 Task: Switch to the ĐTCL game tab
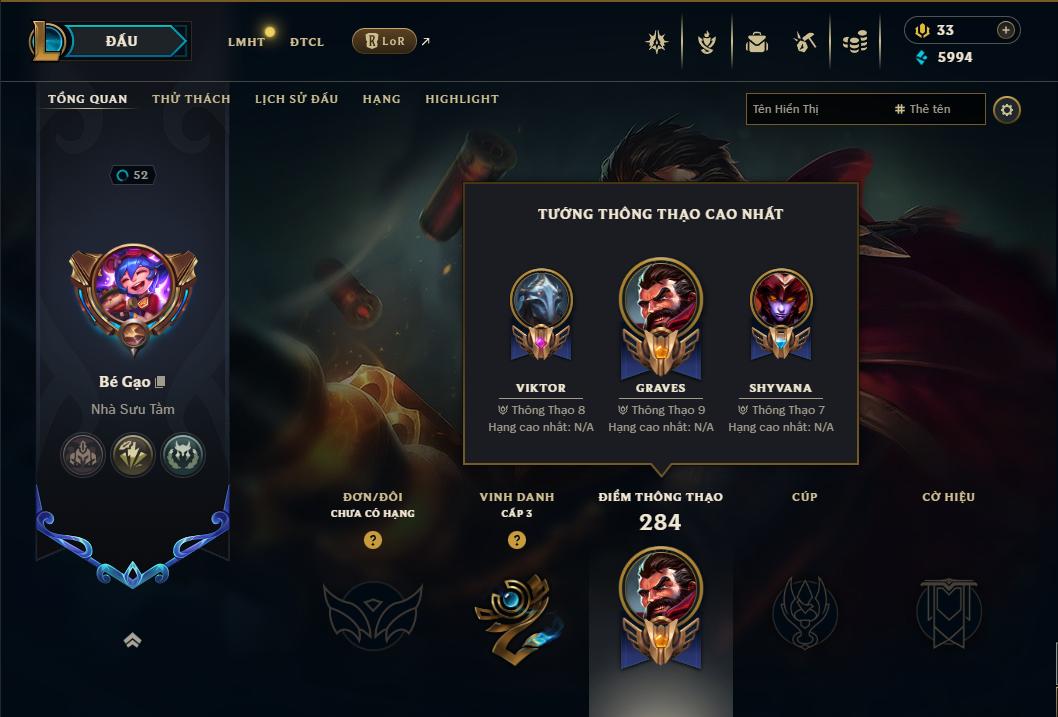click(x=307, y=42)
